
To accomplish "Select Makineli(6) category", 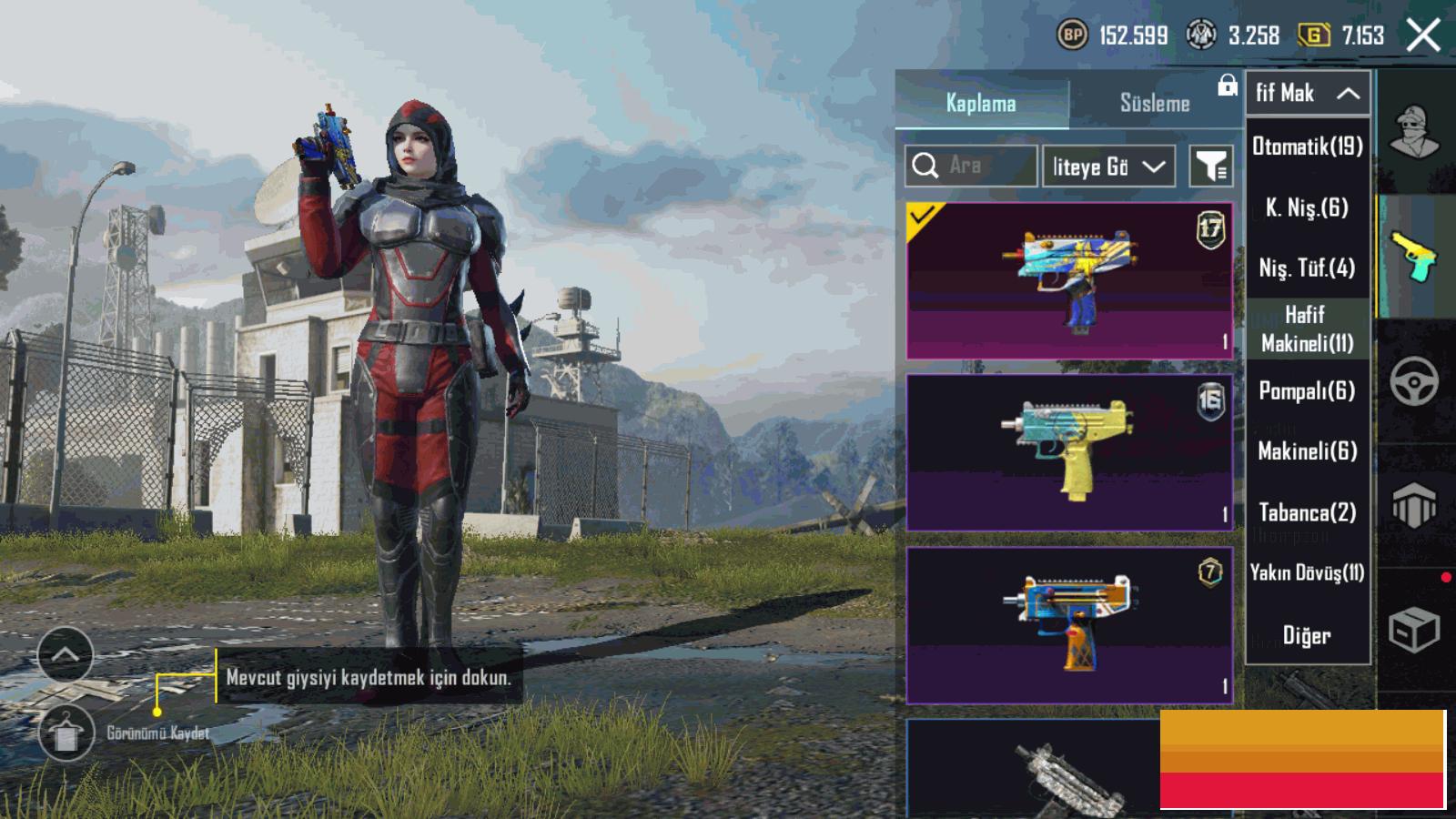I will [1308, 450].
